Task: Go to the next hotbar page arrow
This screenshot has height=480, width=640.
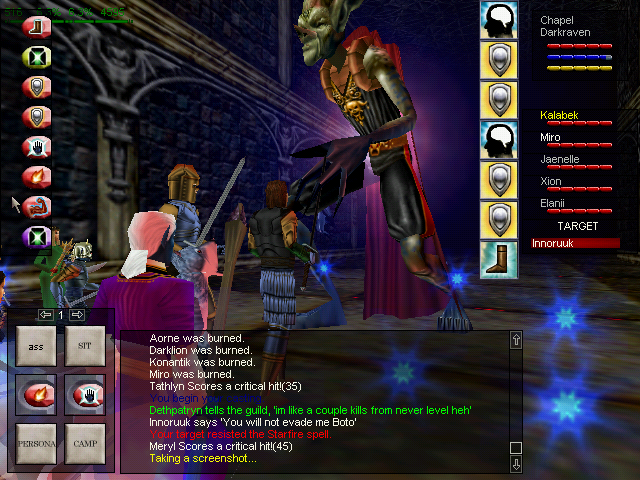Action: pos(77,315)
